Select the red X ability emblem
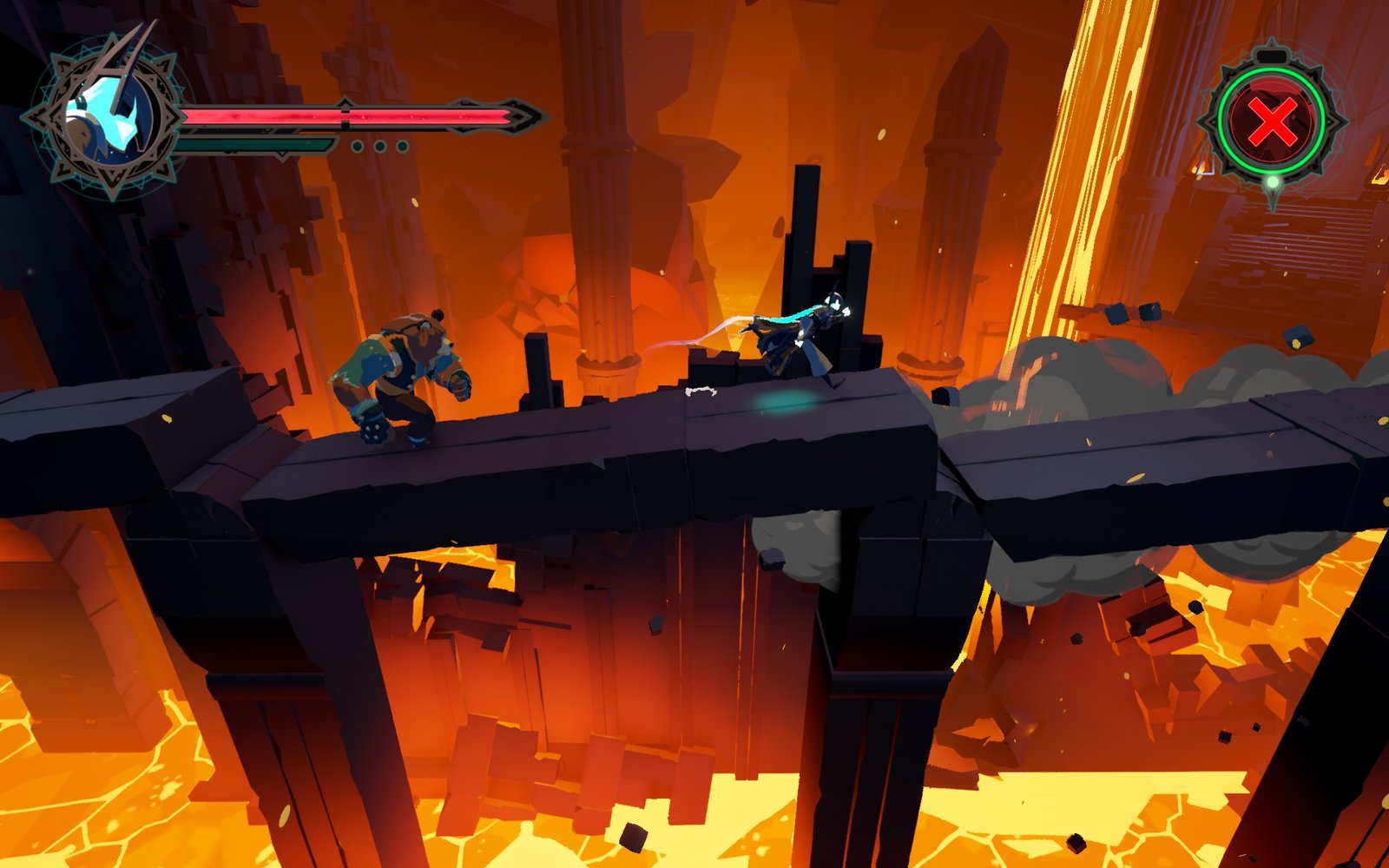The width and height of the screenshot is (1389, 868). [1272, 122]
